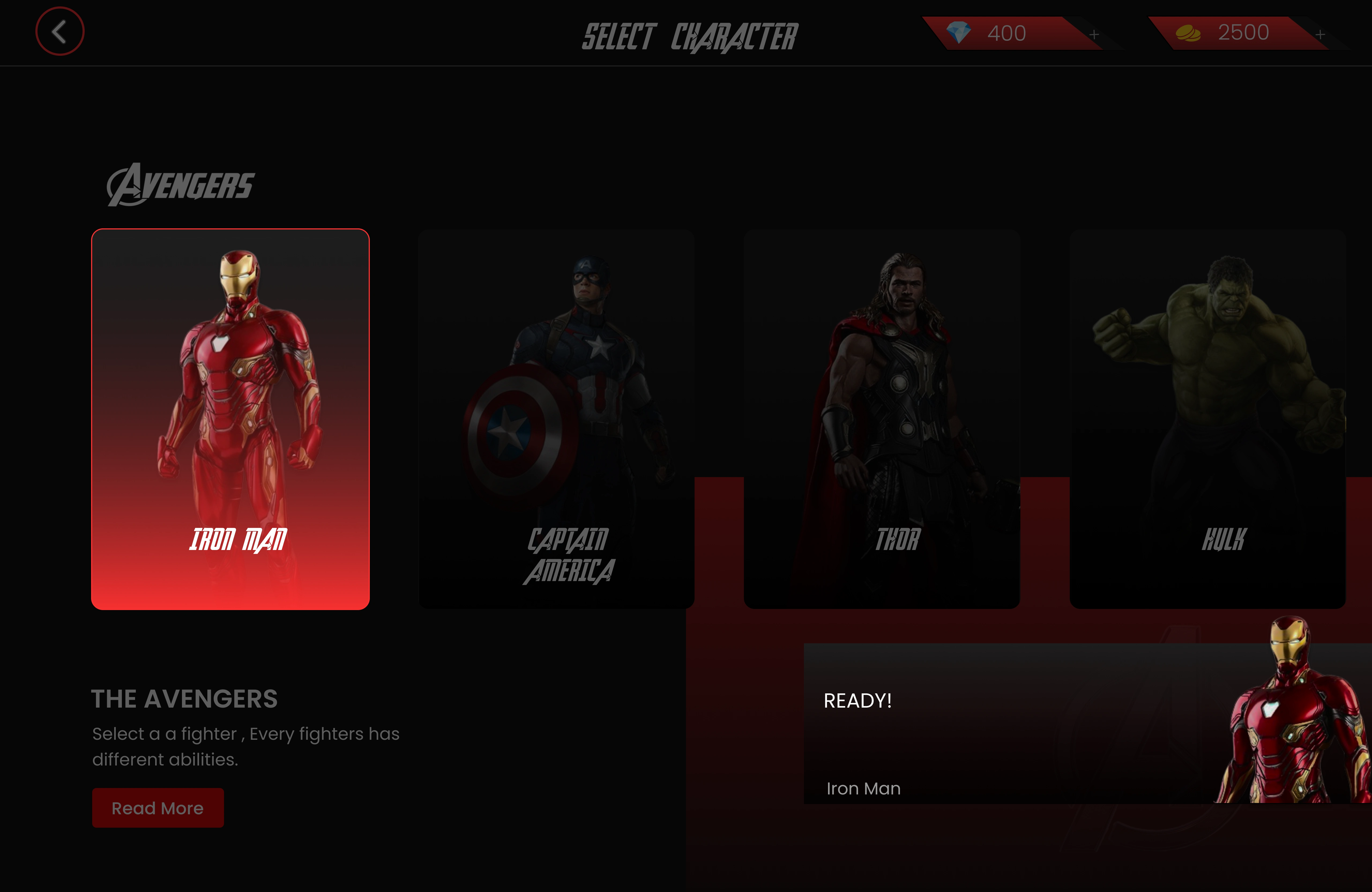
Task: Go back with the arrow button
Action: (59, 32)
